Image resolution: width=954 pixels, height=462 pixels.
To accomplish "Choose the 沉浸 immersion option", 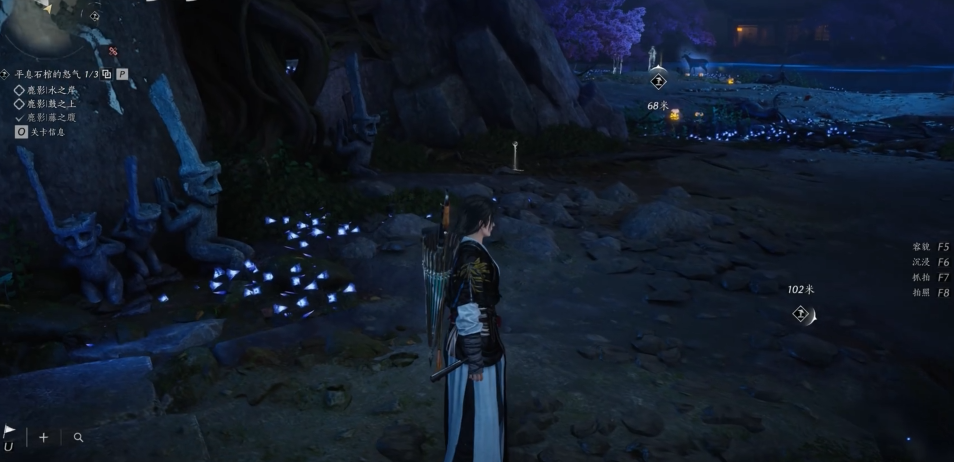I will [x=930, y=262].
